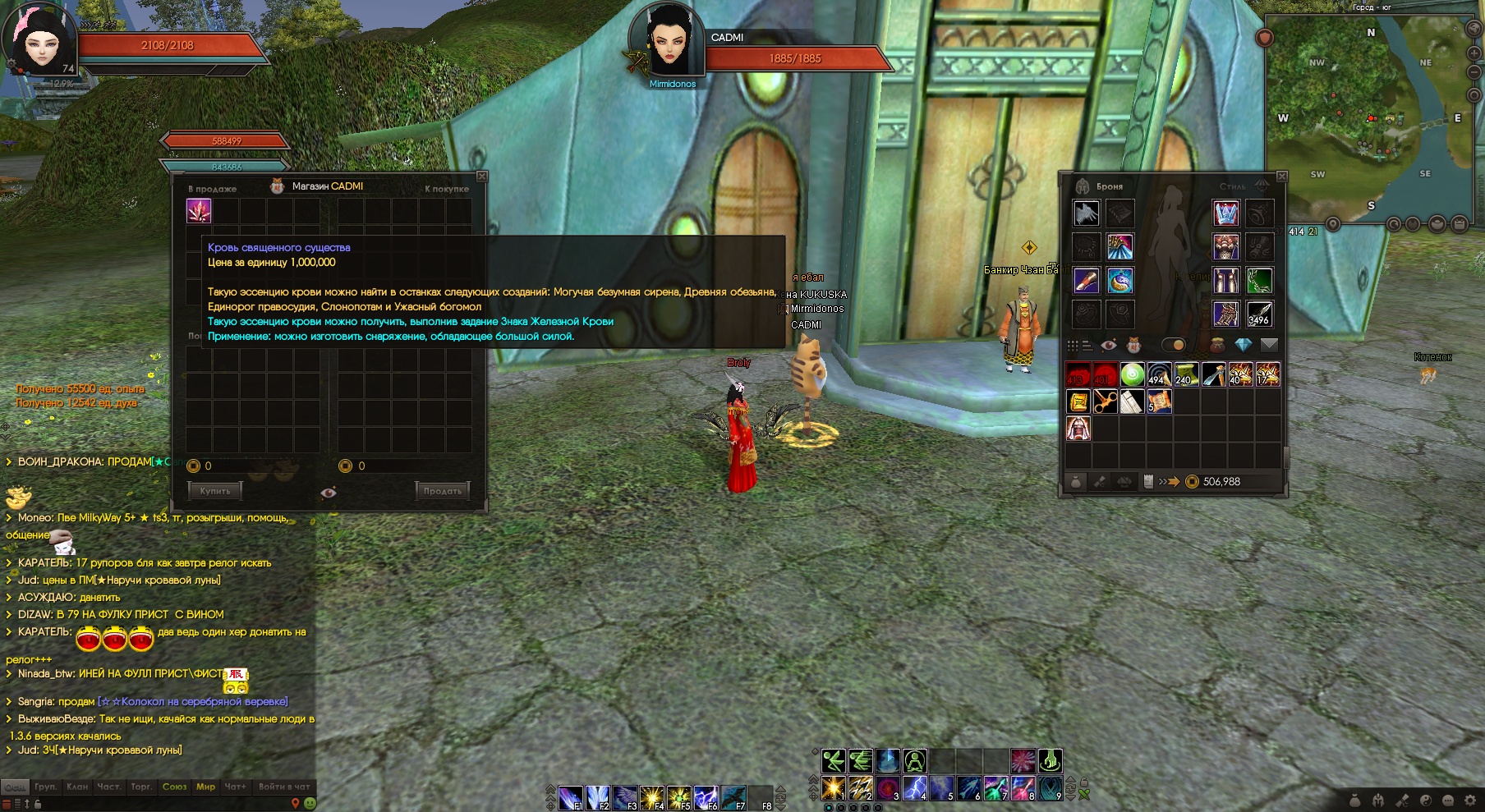Select the equipped arrows slot with 3496

coord(1258,314)
